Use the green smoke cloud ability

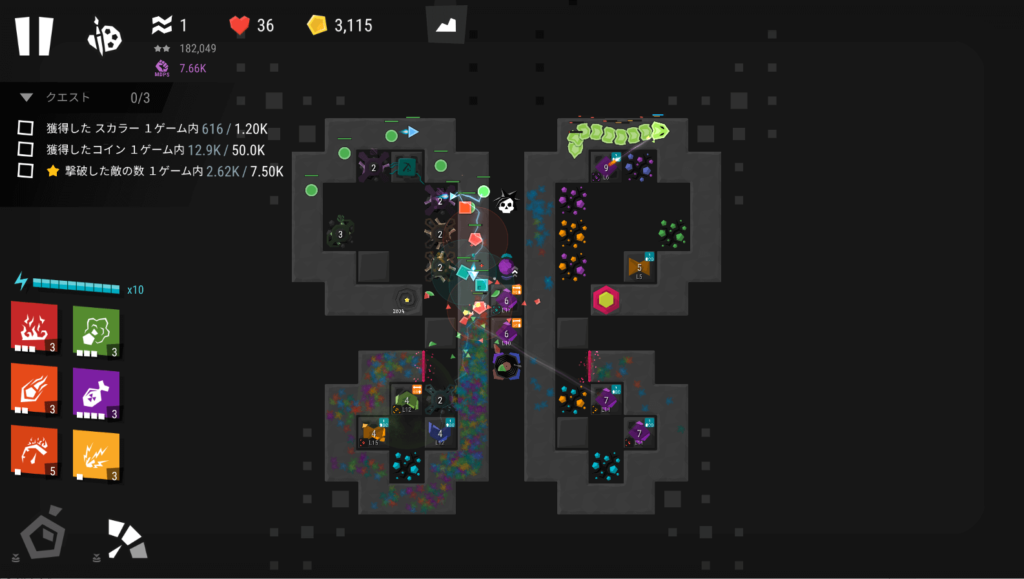[96, 326]
